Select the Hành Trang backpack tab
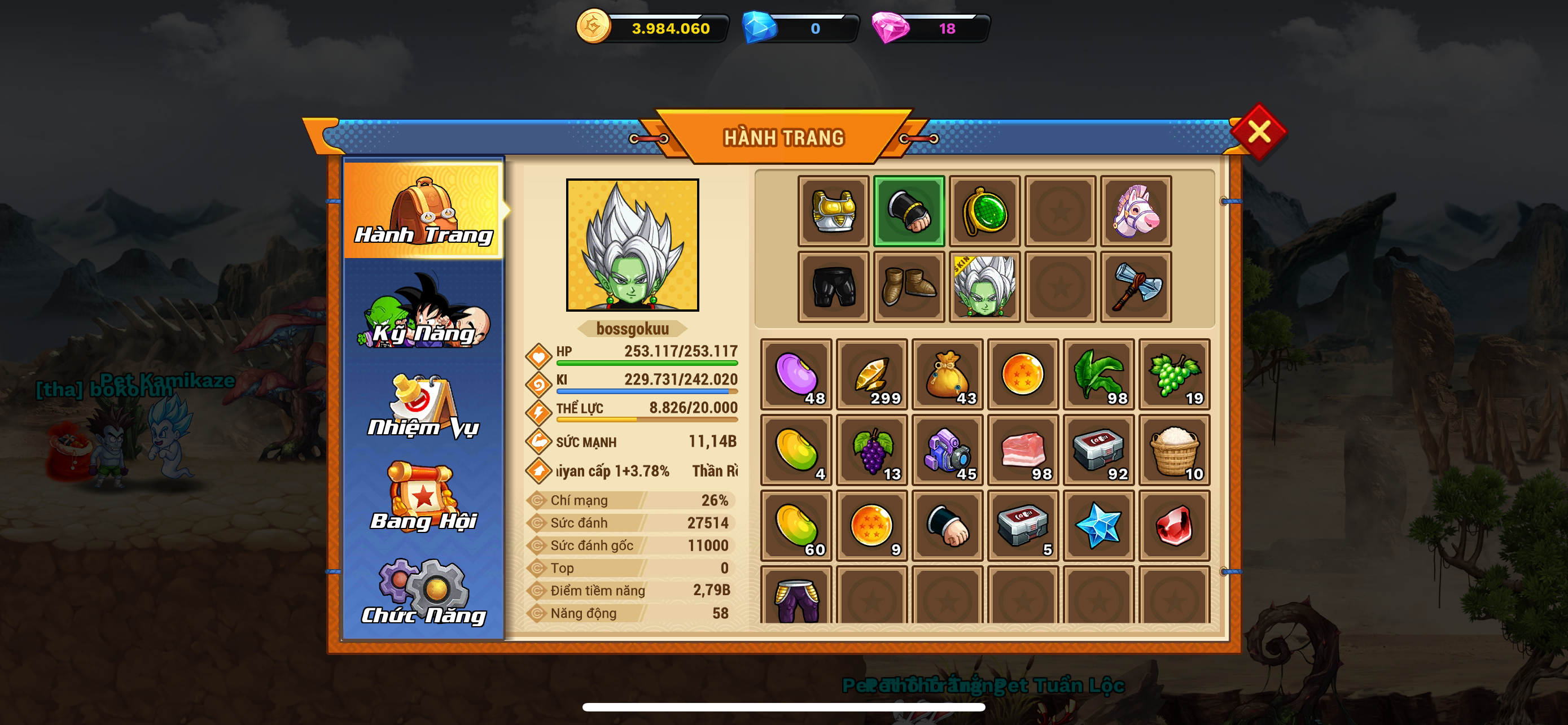The height and width of the screenshot is (725, 1568). (x=424, y=210)
